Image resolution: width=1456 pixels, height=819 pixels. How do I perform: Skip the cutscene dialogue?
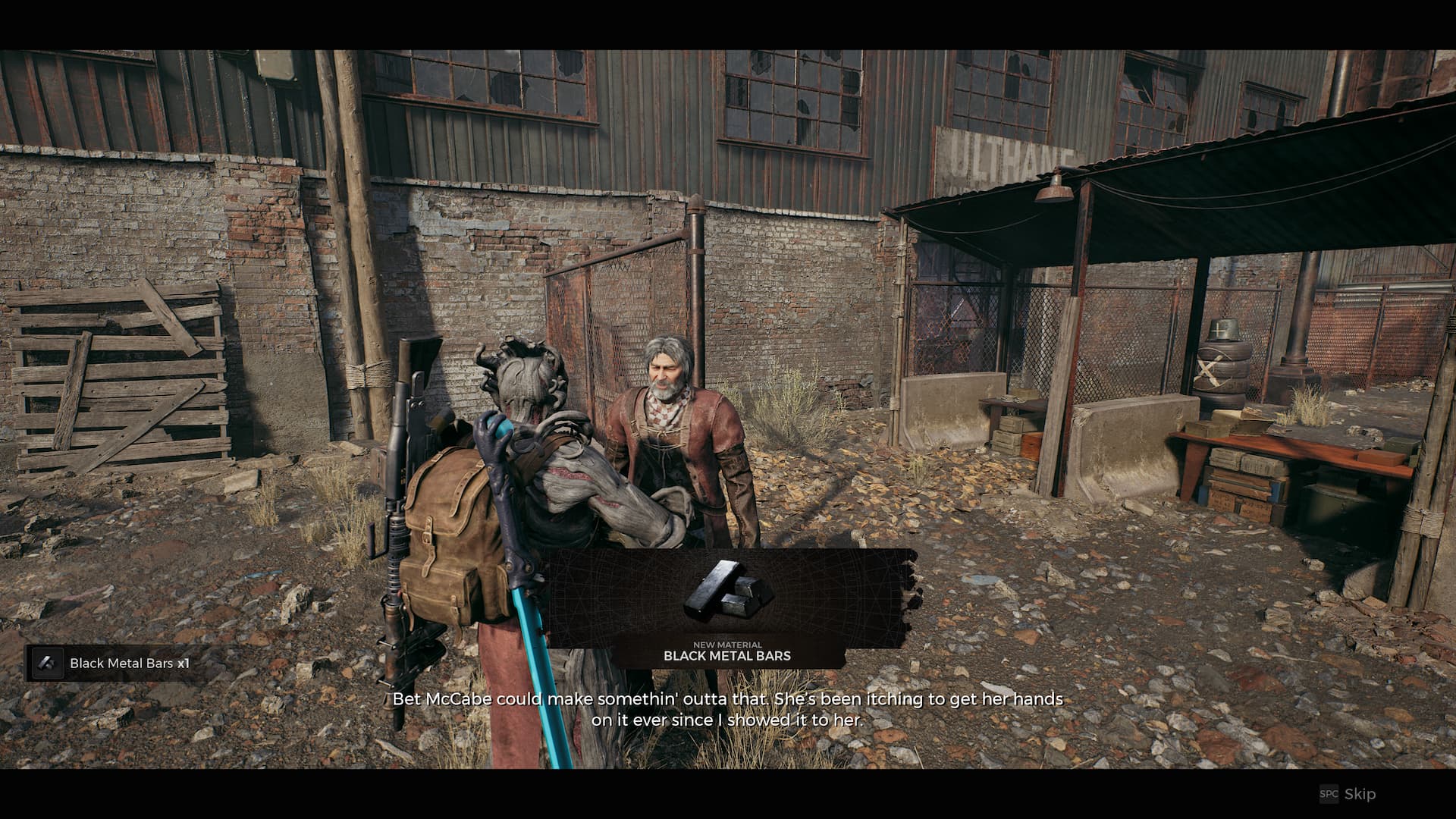pyautogui.click(x=1349, y=794)
